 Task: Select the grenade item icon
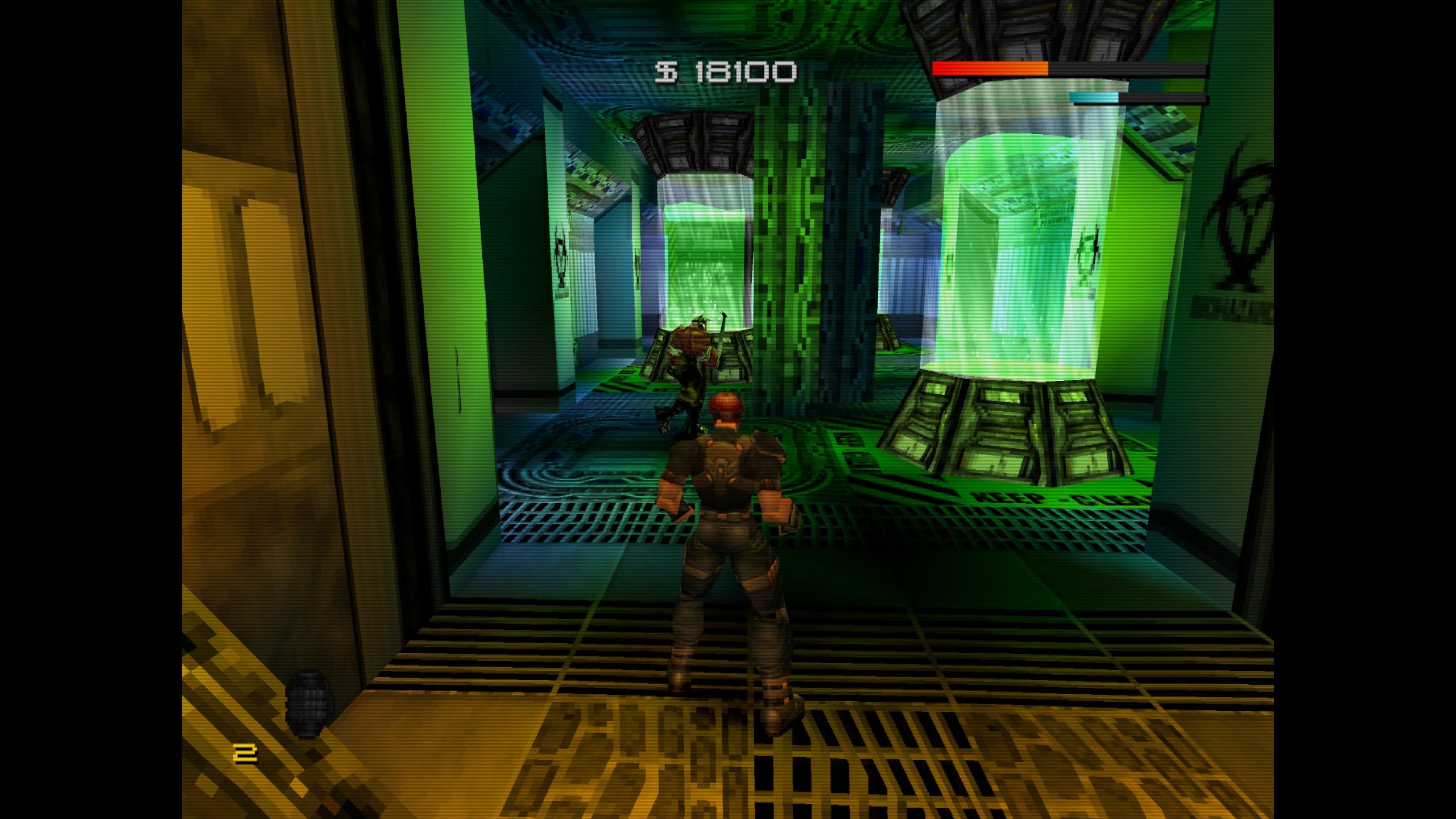308,704
